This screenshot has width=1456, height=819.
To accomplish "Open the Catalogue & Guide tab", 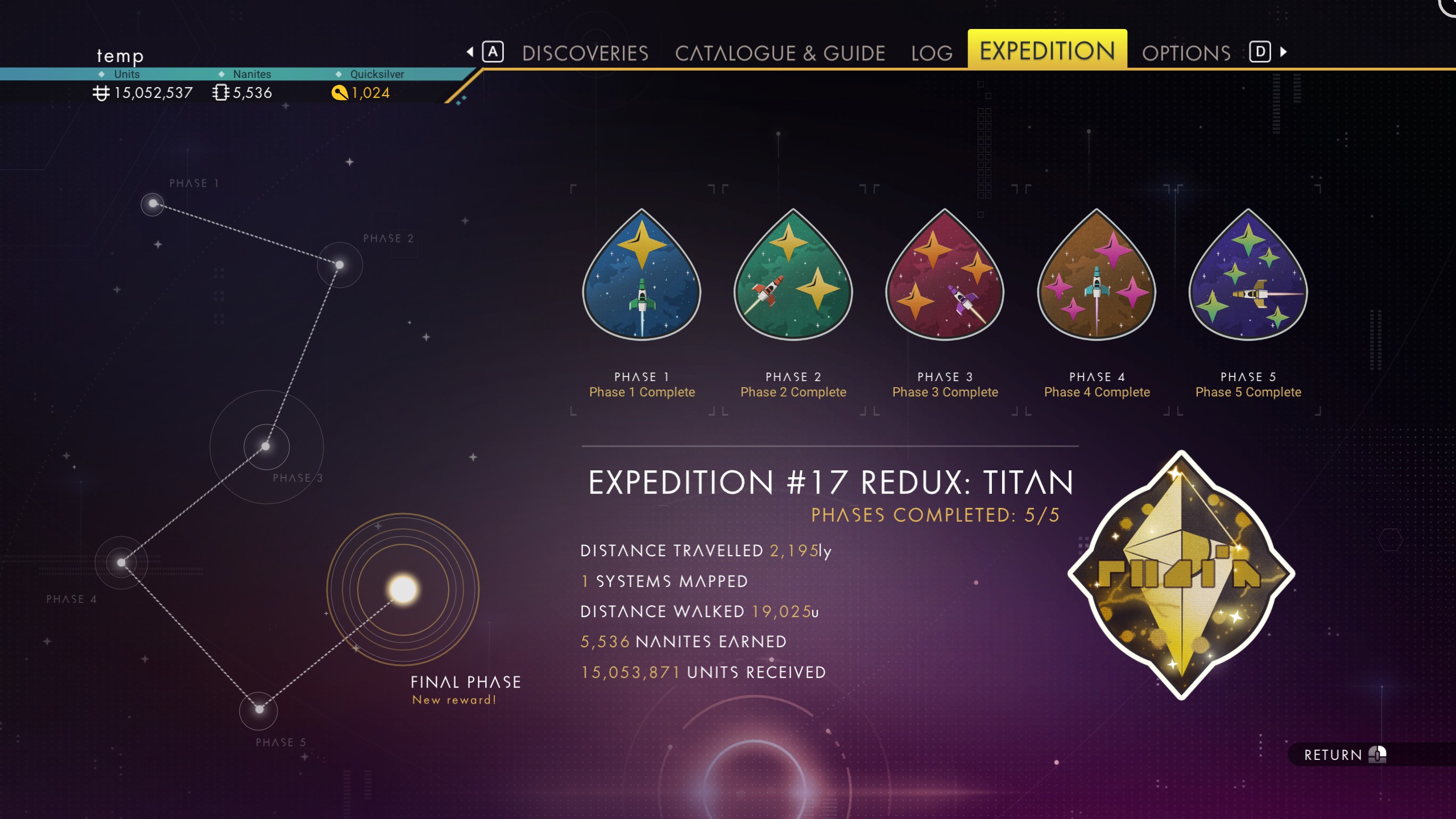I will point(780,53).
